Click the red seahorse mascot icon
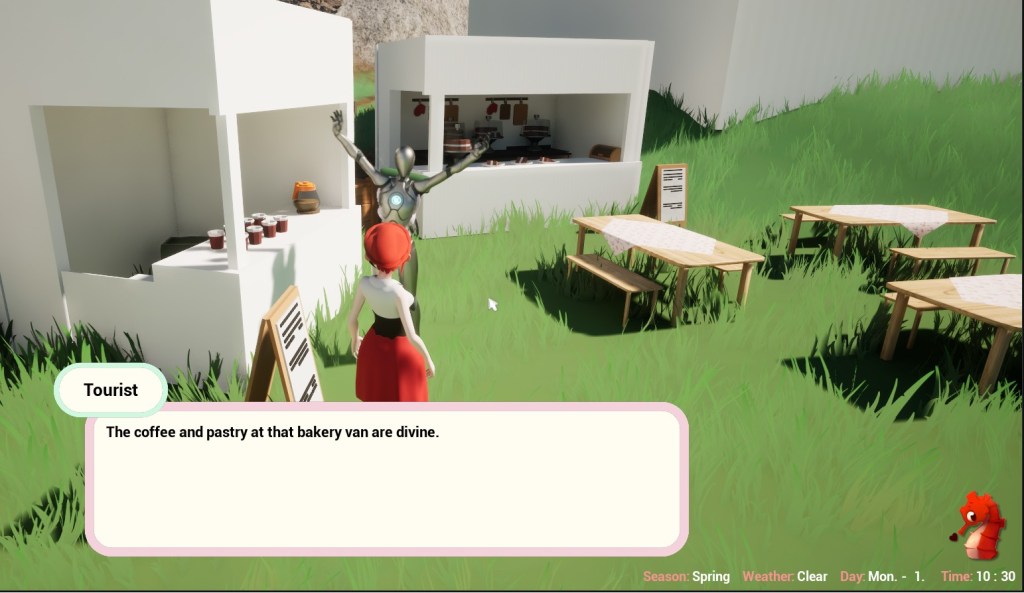This screenshot has width=1024, height=593. coord(977,527)
